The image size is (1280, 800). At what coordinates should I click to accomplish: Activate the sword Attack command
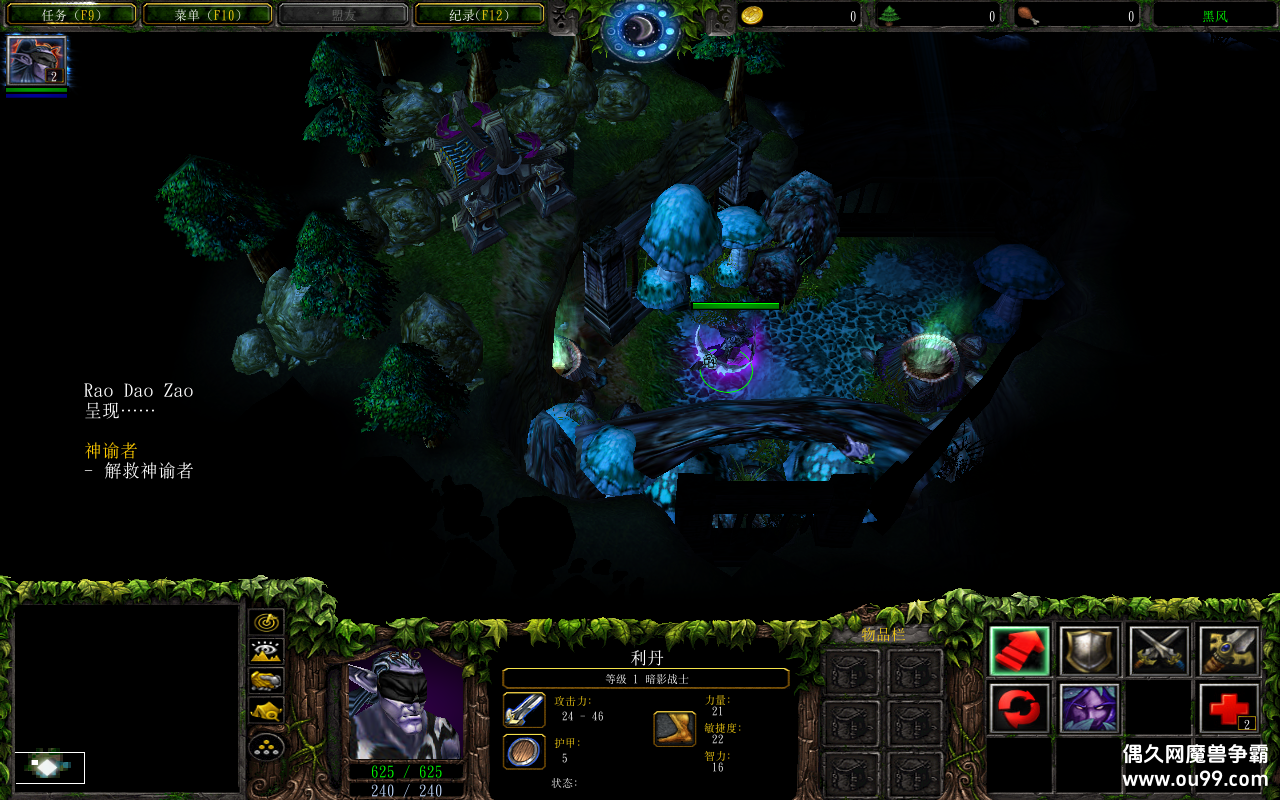coord(1229,651)
